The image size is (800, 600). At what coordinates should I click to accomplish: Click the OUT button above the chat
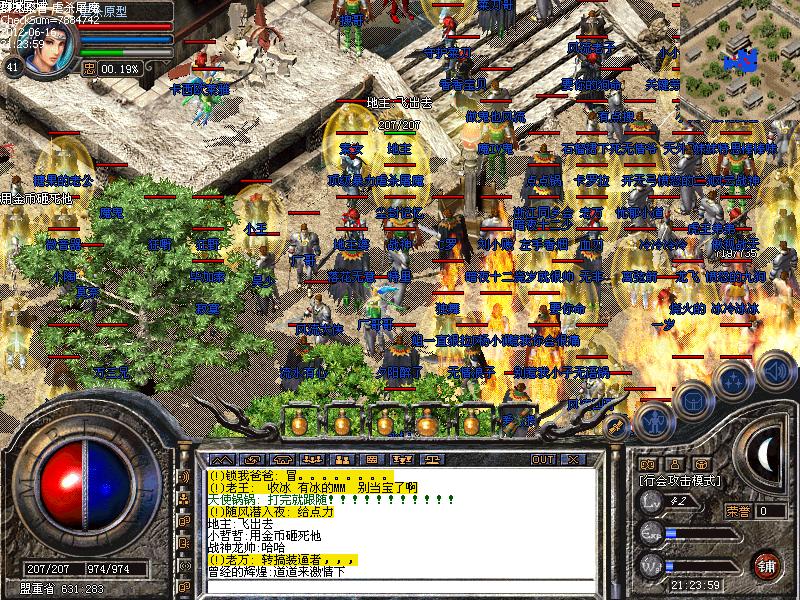[543, 459]
